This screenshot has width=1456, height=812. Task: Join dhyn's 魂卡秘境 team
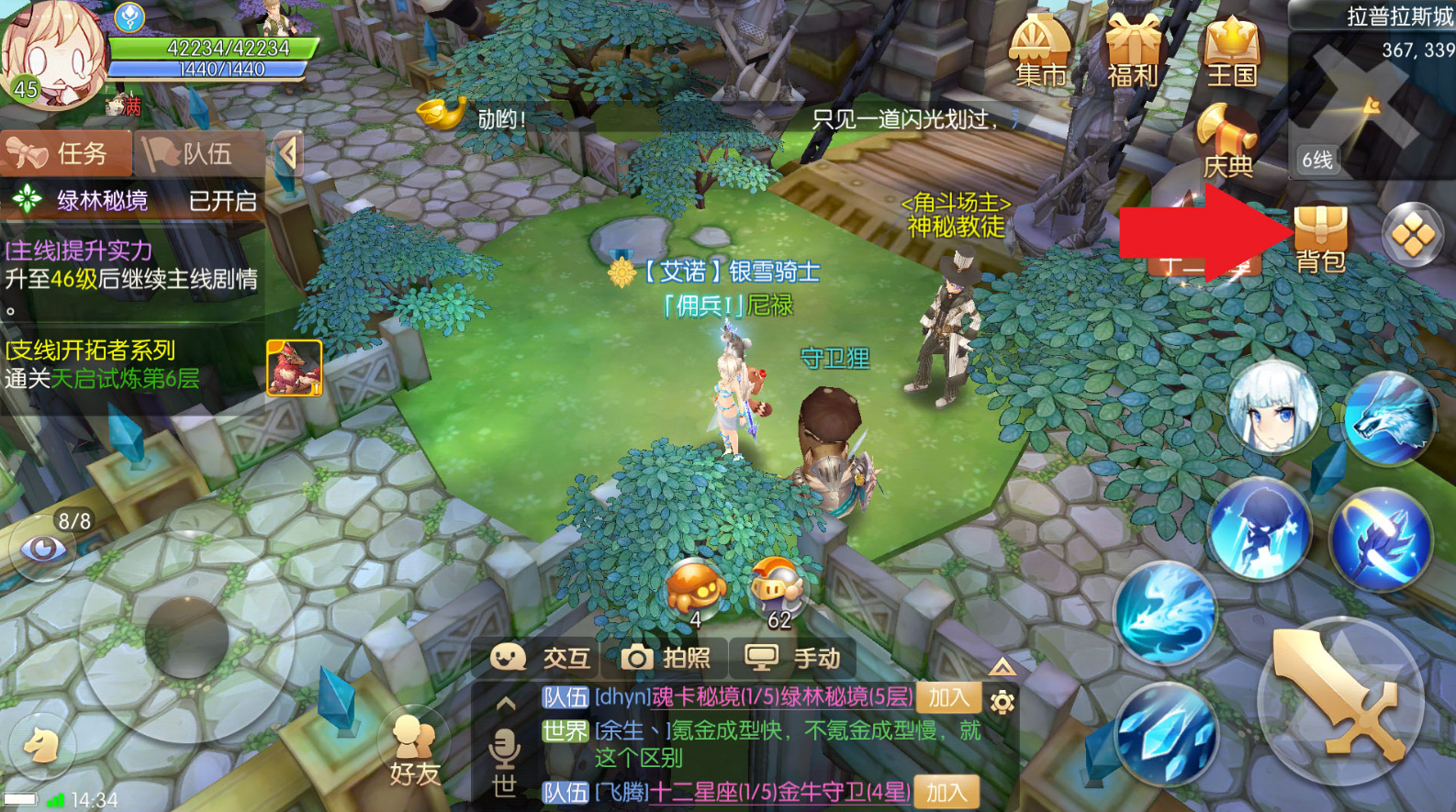pyautogui.click(x=947, y=697)
